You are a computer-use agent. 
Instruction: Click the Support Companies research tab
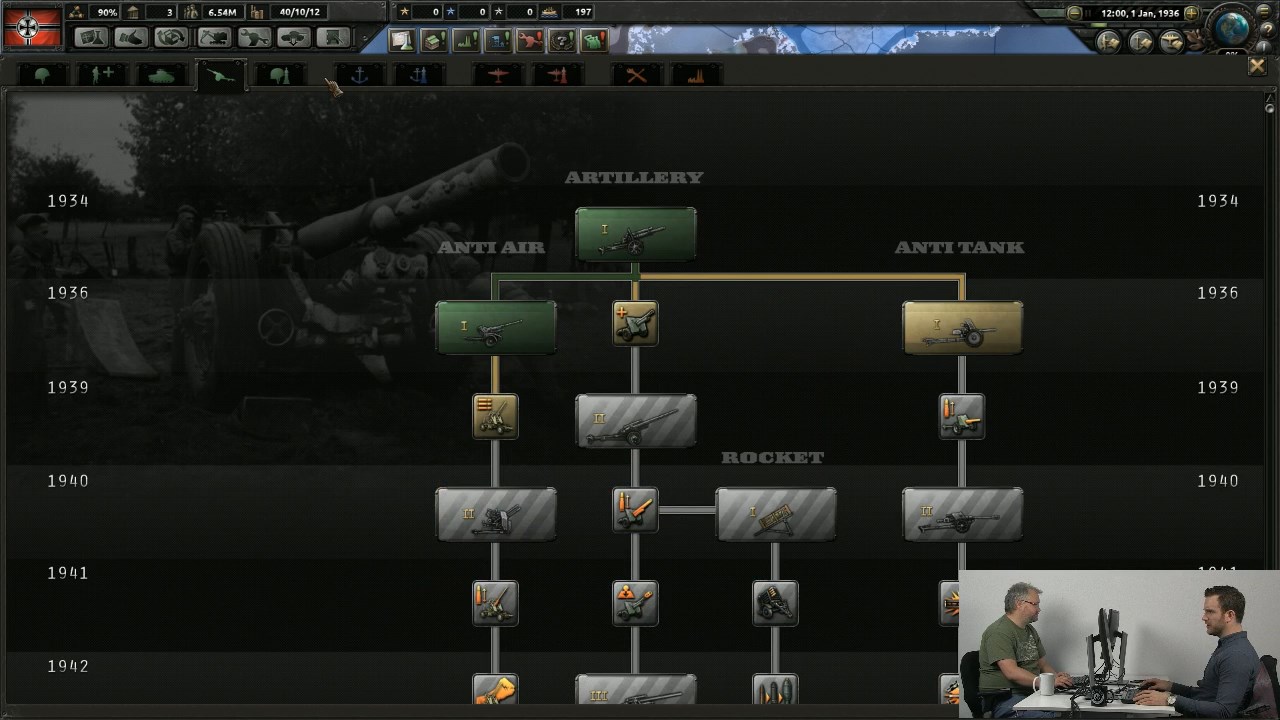(101, 73)
